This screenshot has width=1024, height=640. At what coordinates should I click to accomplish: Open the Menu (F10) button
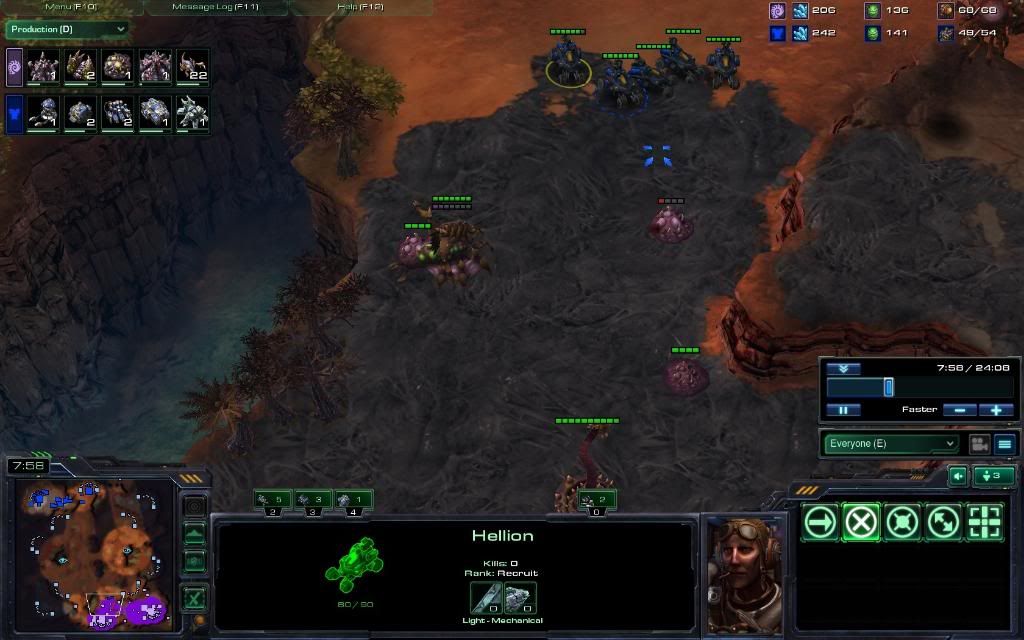click(71, 7)
